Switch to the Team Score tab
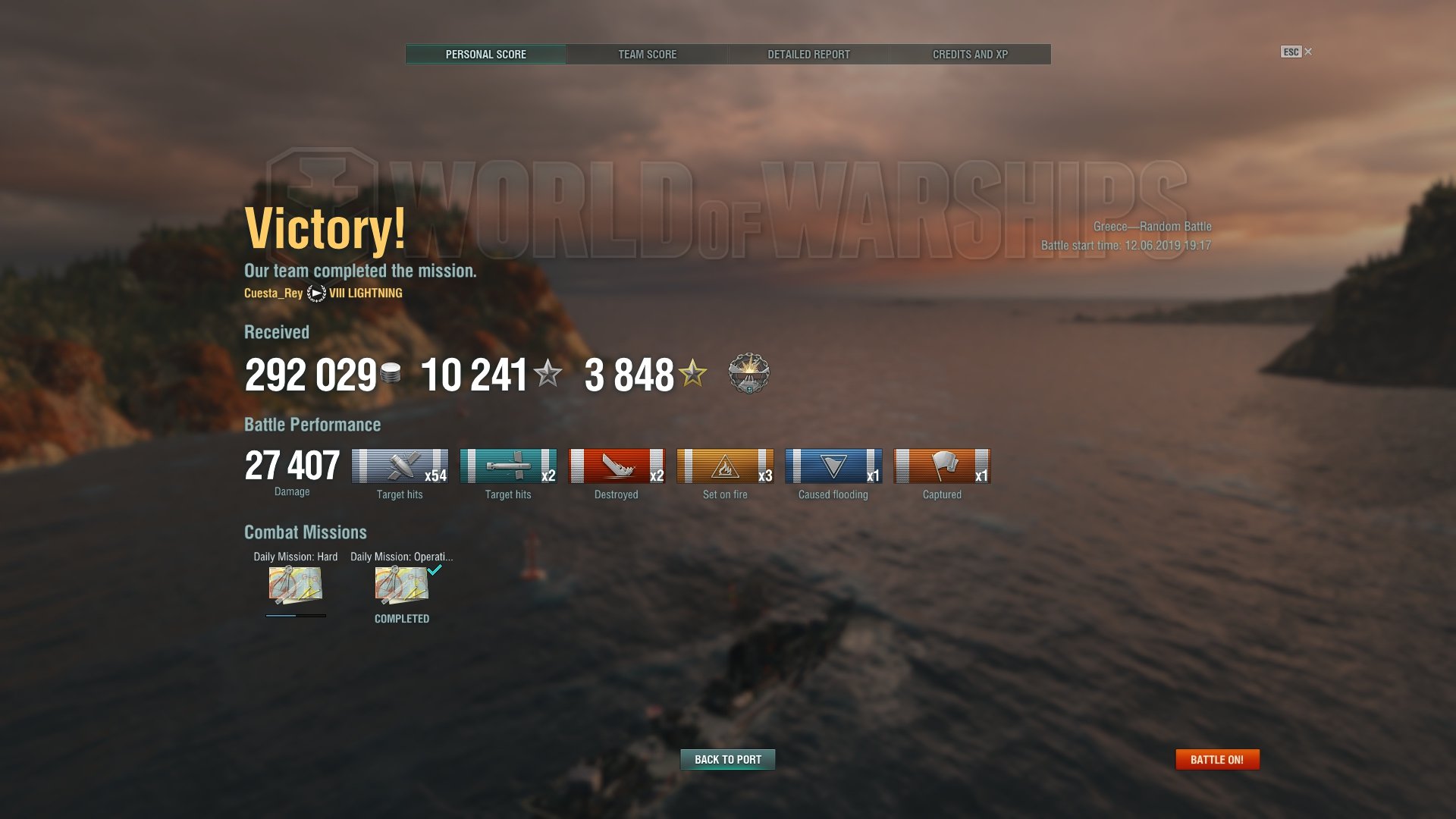 (647, 55)
